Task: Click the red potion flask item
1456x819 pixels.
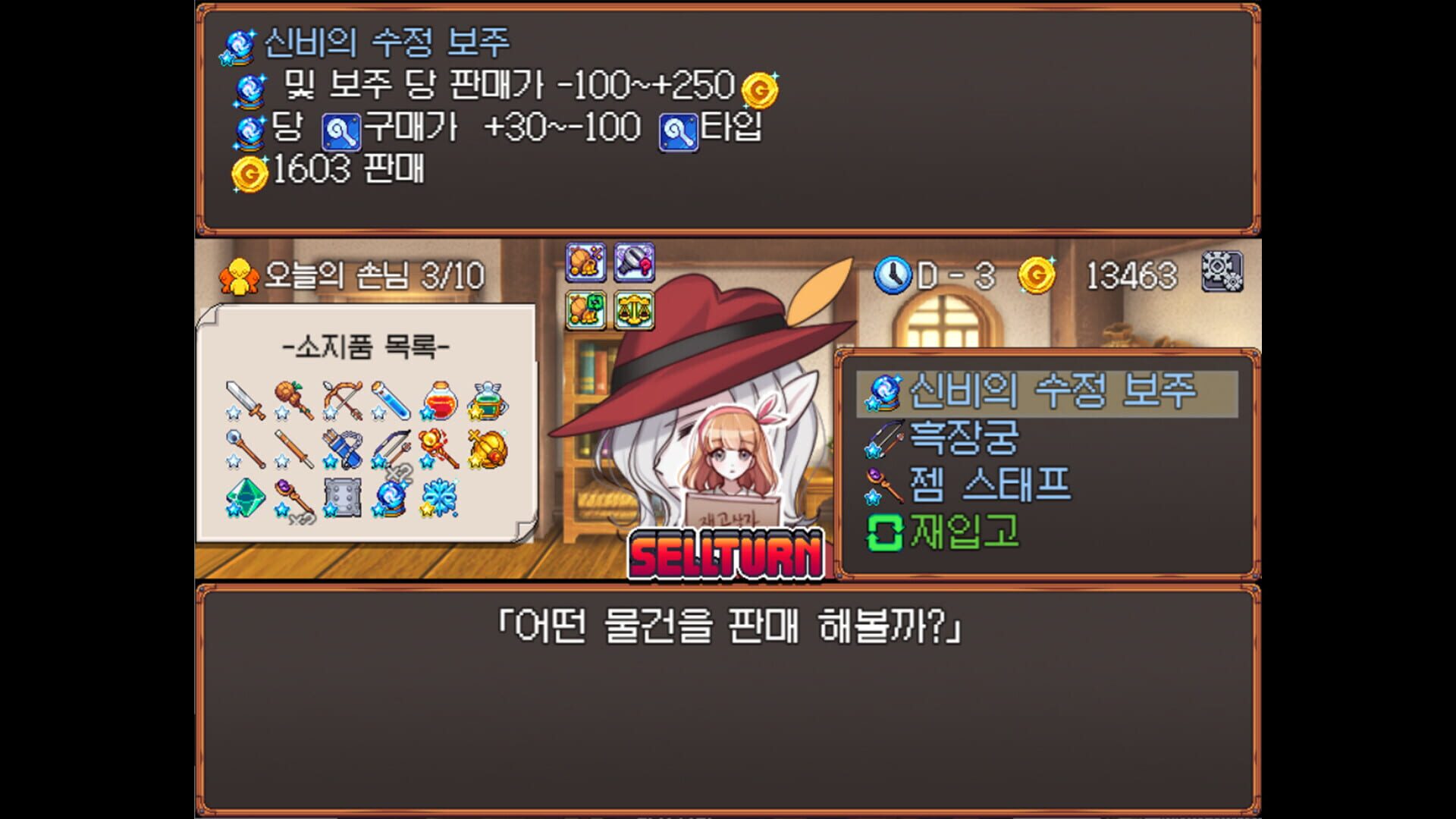Action: [x=440, y=400]
